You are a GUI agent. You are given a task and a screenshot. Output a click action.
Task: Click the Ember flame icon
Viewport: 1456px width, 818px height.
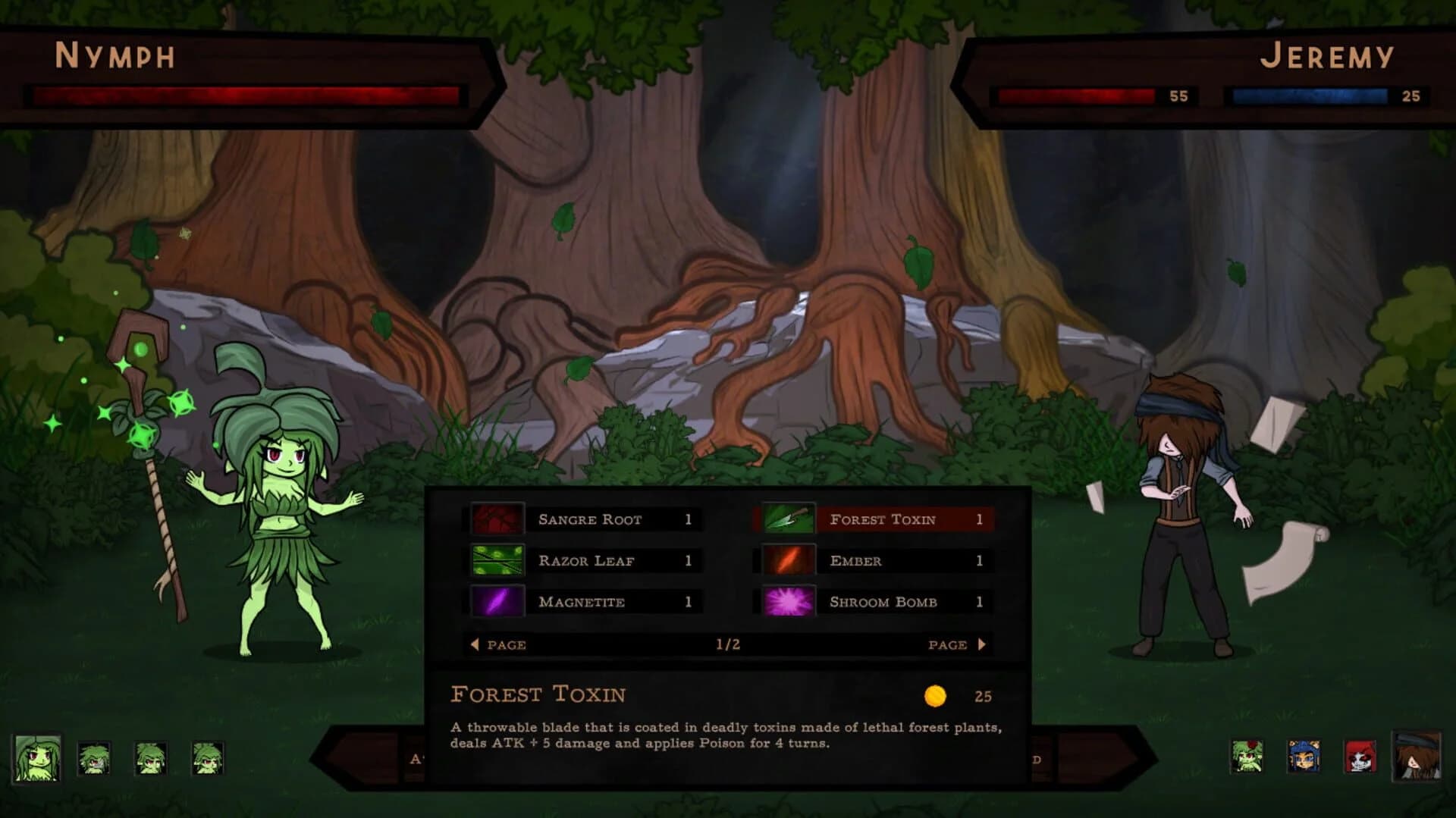(787, 561)
